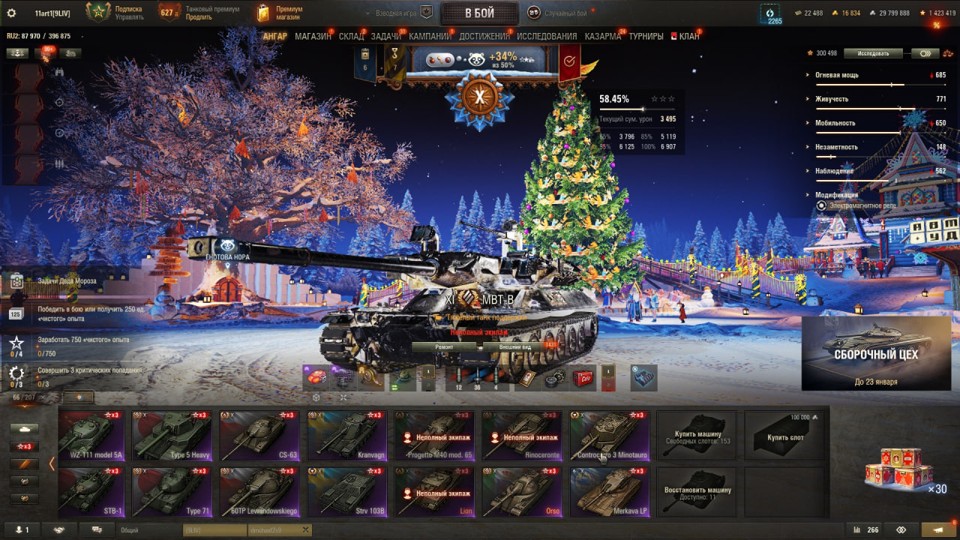Show the ДОСТИЖЕНИЯ tab
Viewport: 960px width, 540px height.
pyautogui.click(x=485, y=37)
